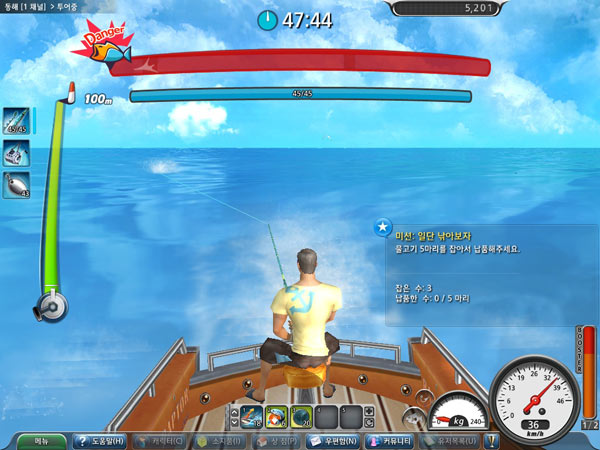This screenshot has width=600, height=450.
Task: Click the blue star mission icon
Action: [x=382, y=227]
